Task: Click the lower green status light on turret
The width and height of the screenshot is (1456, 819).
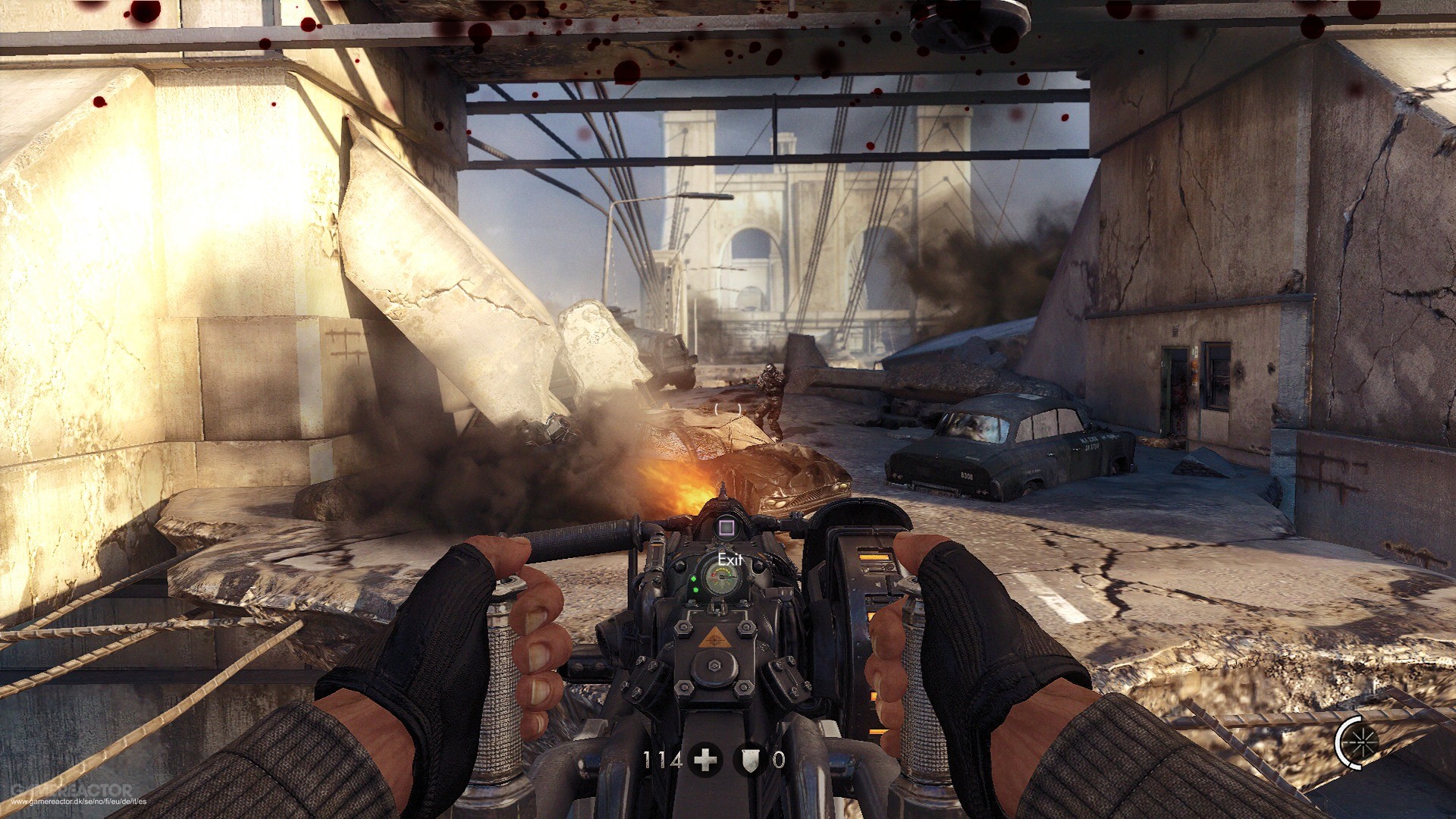Action: coord(696,590)
